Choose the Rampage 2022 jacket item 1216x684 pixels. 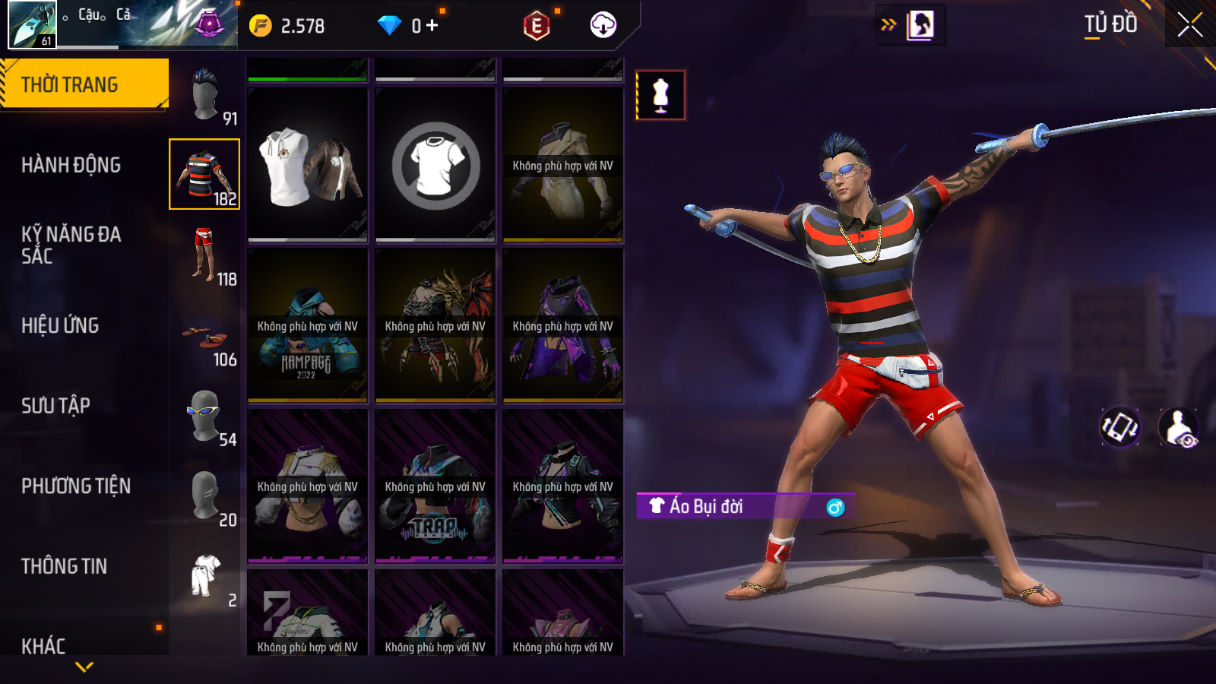(x=307, y=325)
